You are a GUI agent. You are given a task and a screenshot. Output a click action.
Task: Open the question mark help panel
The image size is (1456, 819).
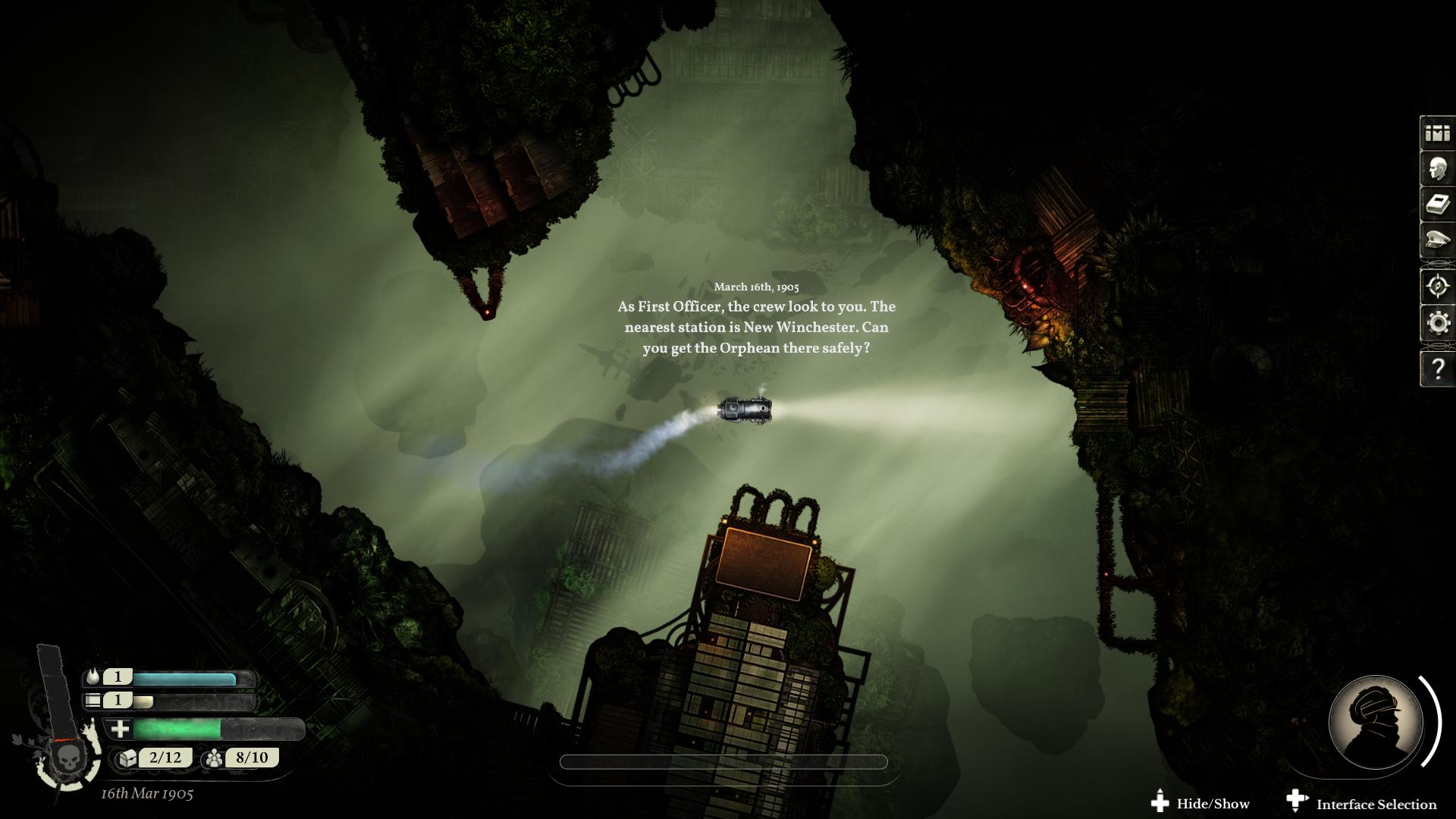click(x=1437, y=369)
